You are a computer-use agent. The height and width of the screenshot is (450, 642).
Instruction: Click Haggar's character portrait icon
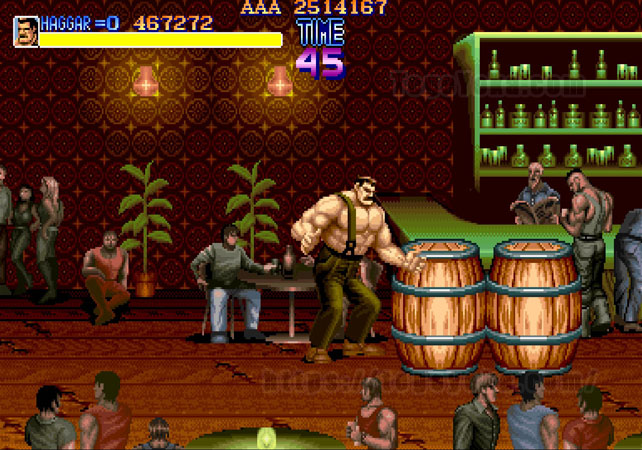click(x=25, y=31)
